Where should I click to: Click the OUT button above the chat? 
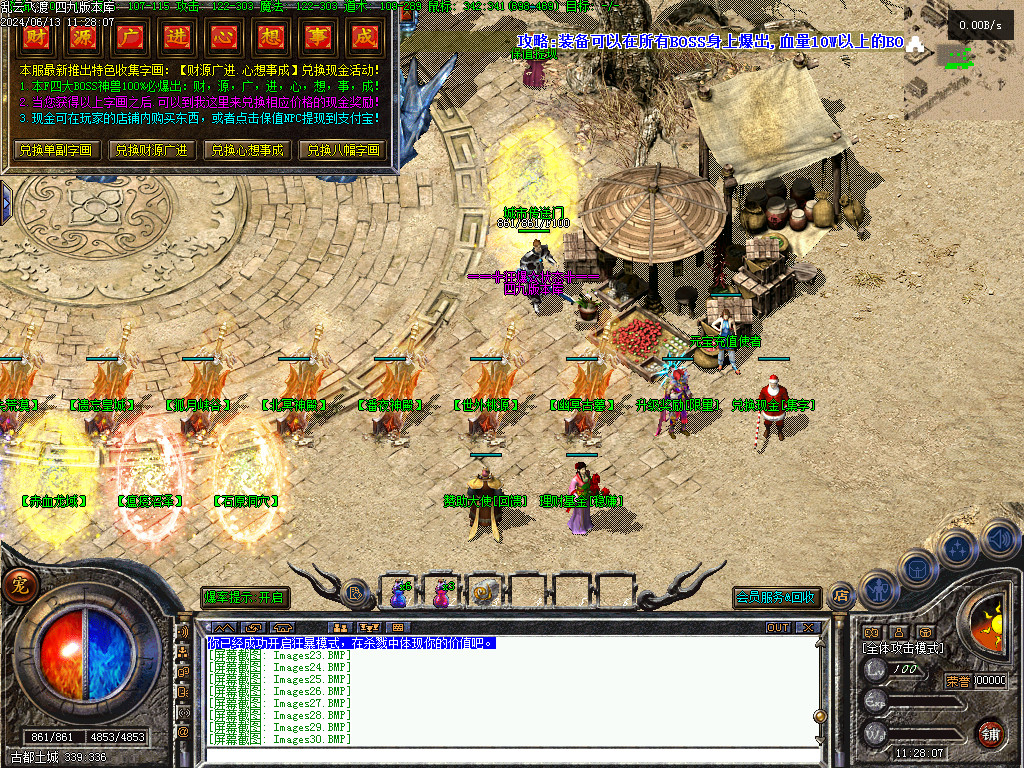(x=778, y=628)
